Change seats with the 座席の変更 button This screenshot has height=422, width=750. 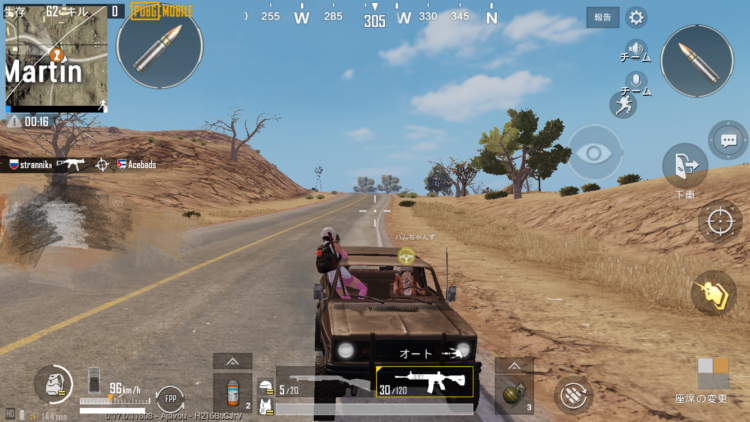712,380
